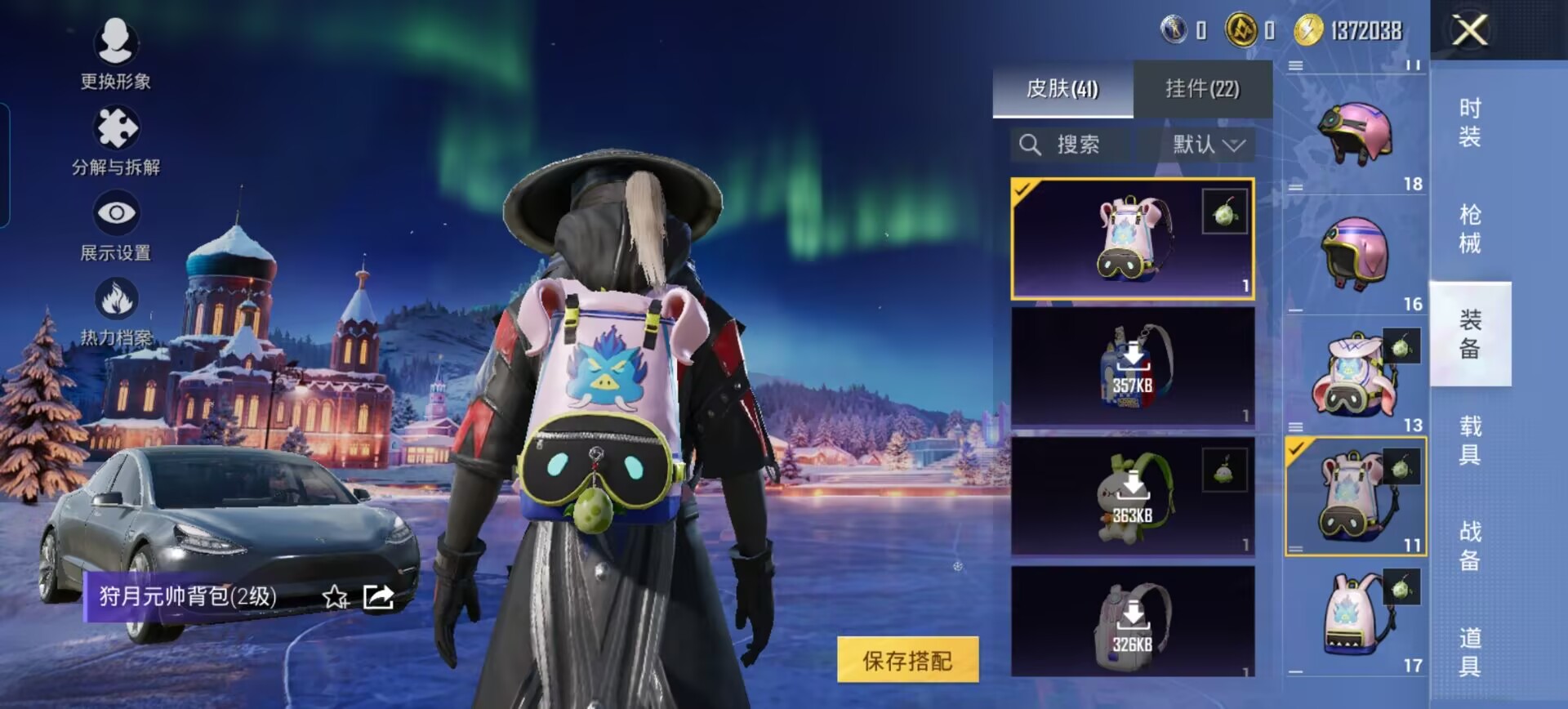1568x709 pixels.
Task: Switch to the 时装 fashion category
Action: pos(1470,122)
